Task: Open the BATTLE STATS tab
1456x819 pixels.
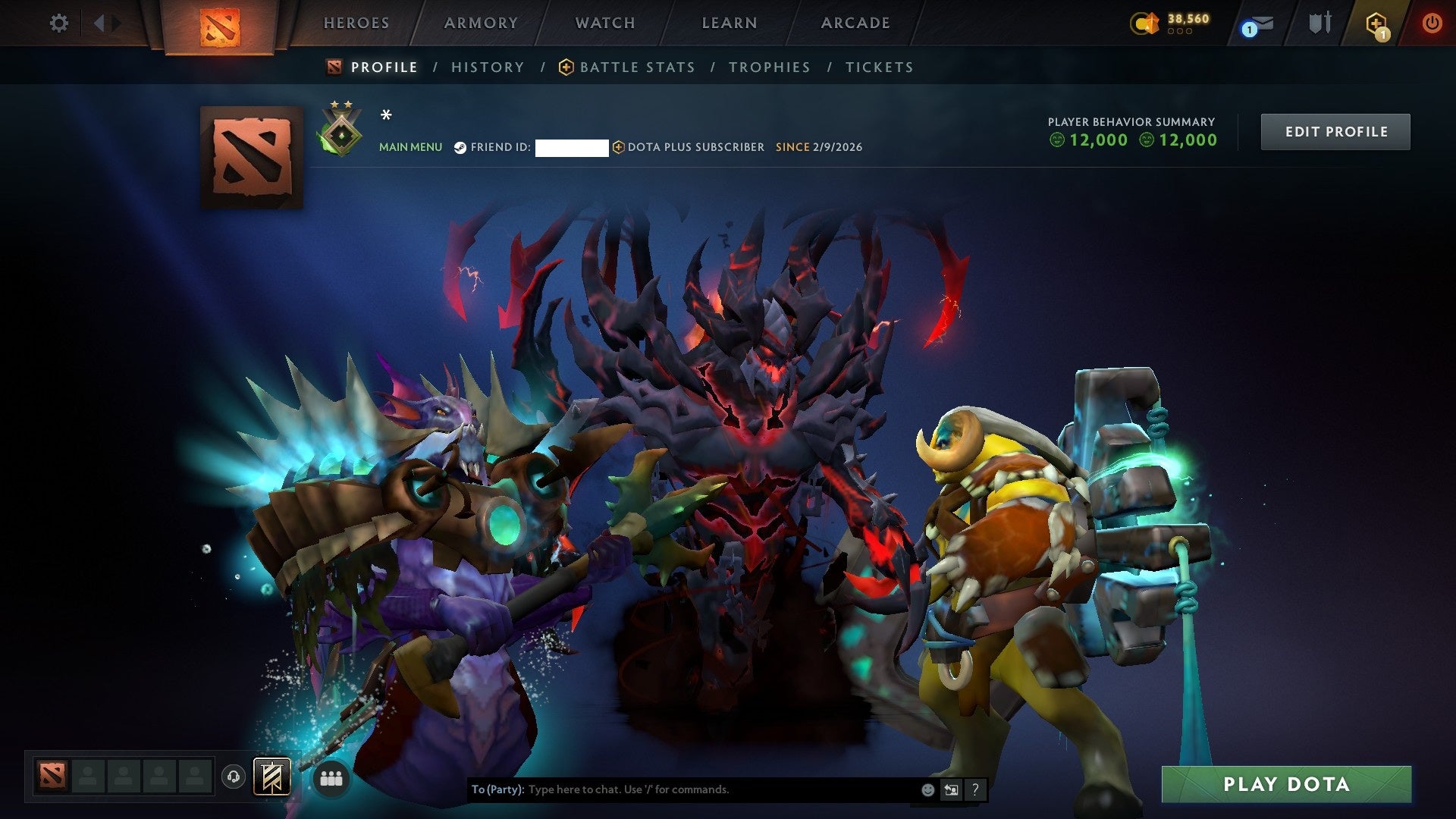Action: coord(635,67)
